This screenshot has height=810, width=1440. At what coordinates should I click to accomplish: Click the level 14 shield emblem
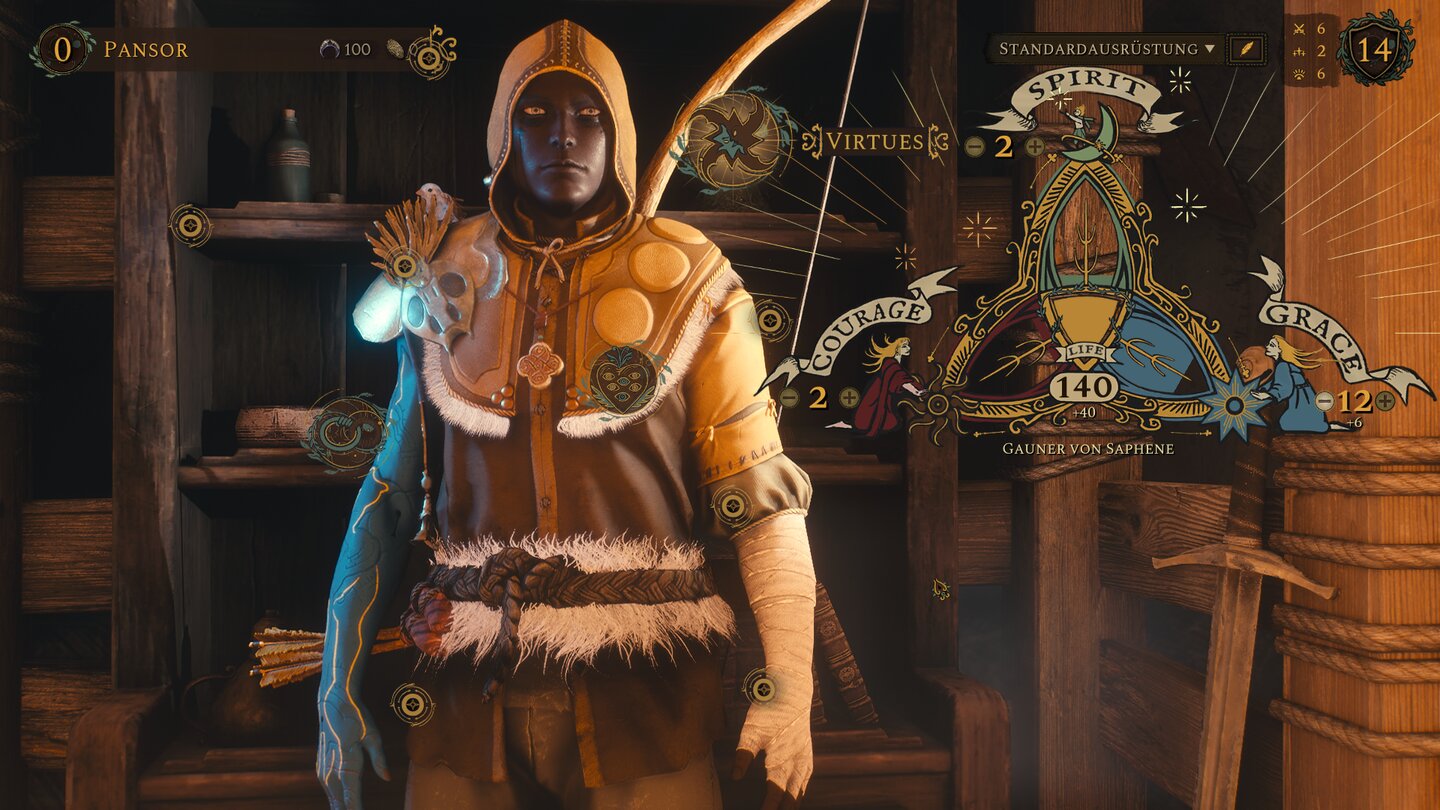pyautogui.click(x=1374, y=48)
